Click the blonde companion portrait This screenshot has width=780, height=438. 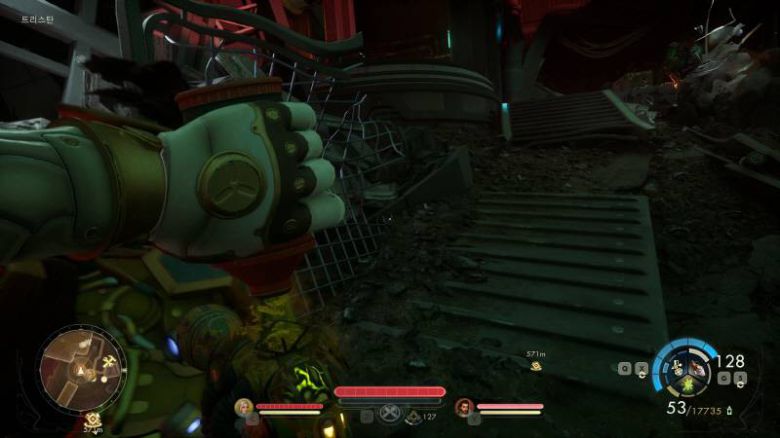tap(243, 407)
